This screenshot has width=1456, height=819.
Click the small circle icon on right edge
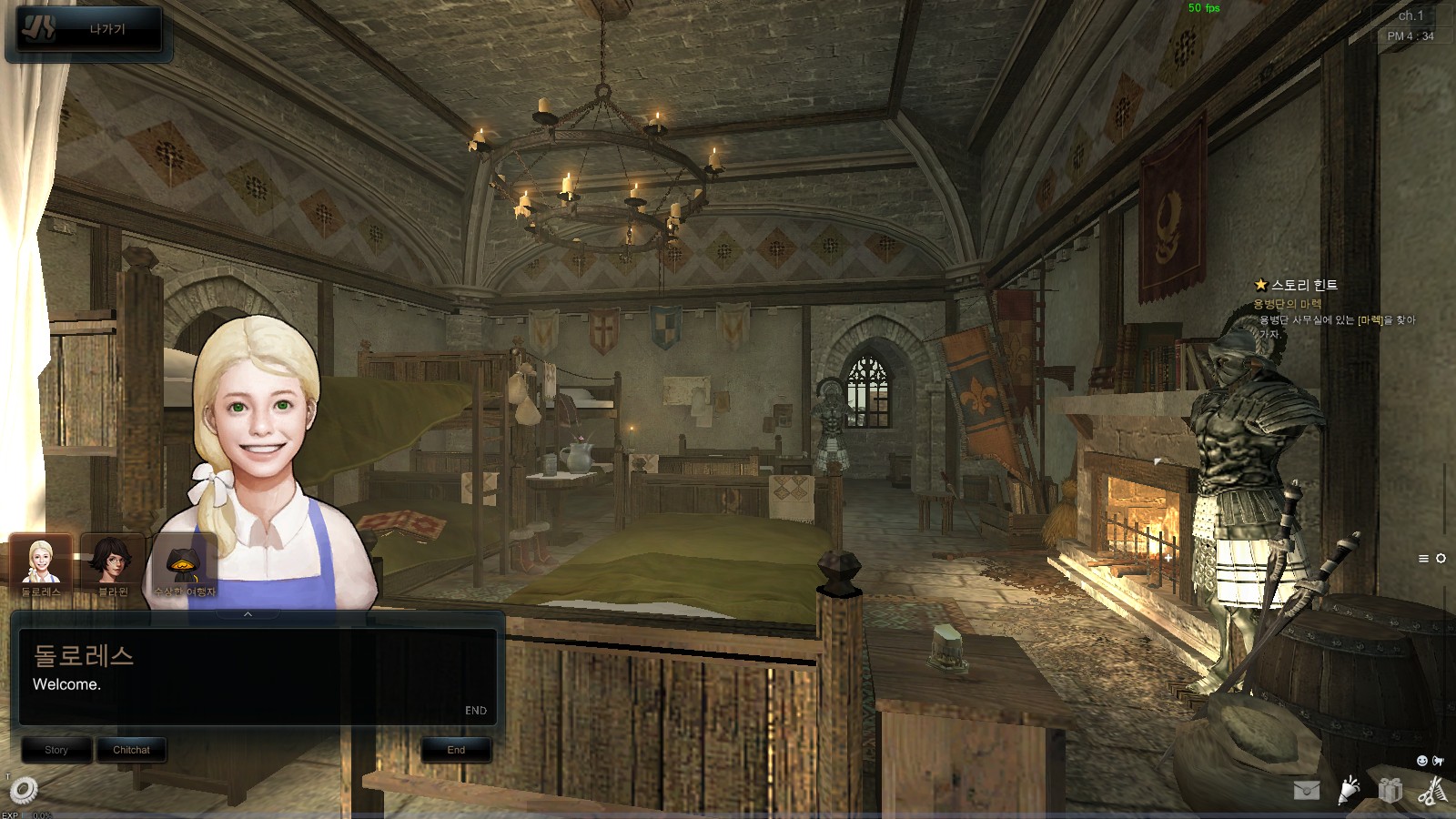coord(1441,559)
